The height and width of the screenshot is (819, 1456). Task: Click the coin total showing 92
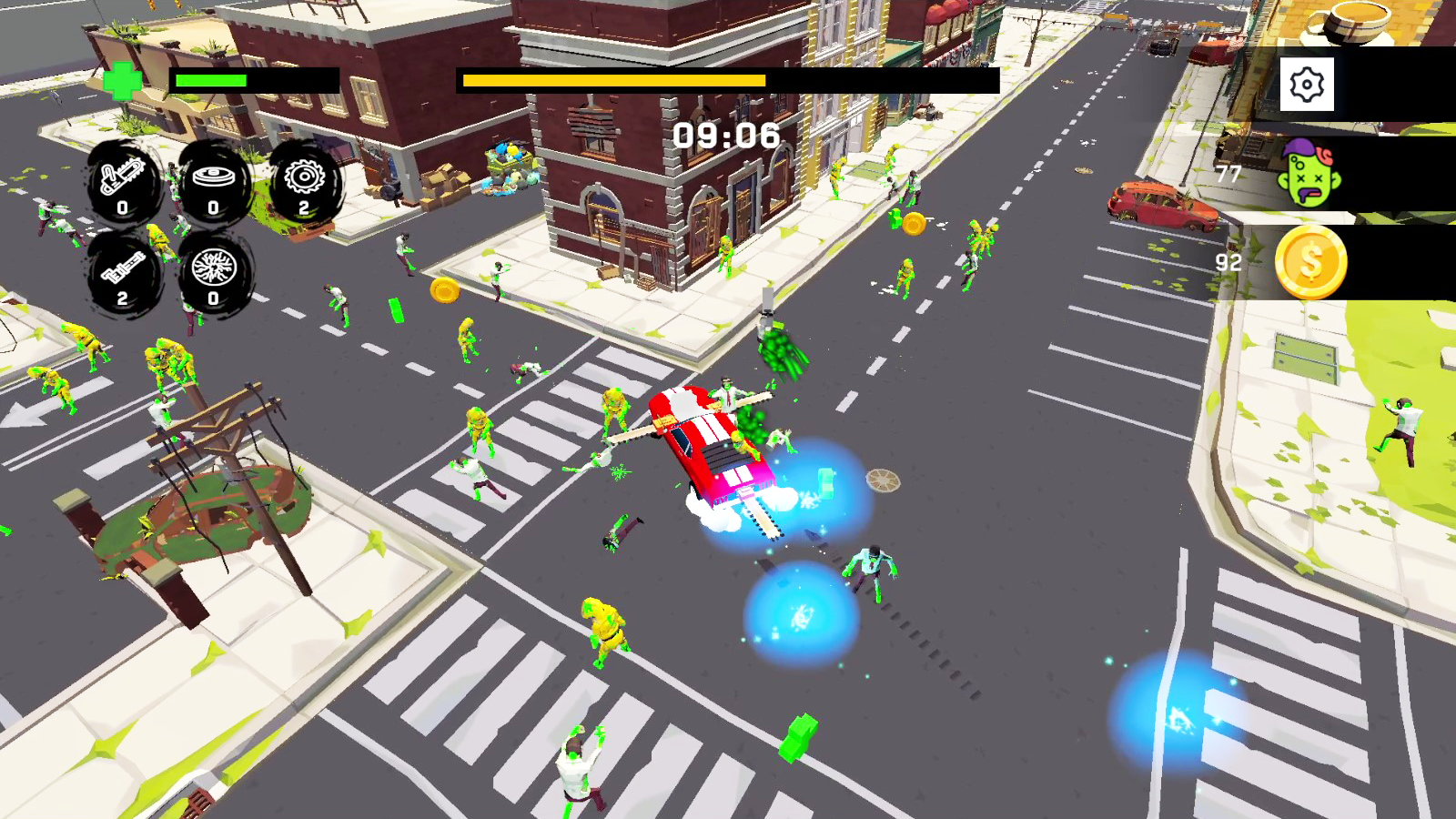(x=1228, y=262)
